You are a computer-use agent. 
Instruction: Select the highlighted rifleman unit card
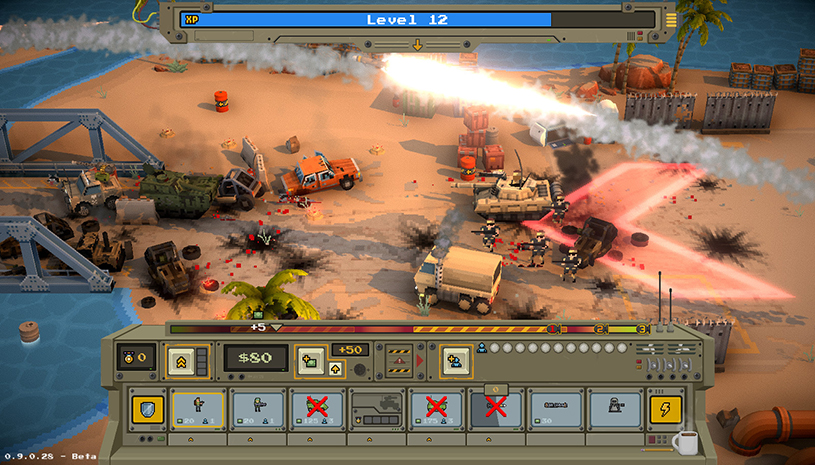(197, 410)
